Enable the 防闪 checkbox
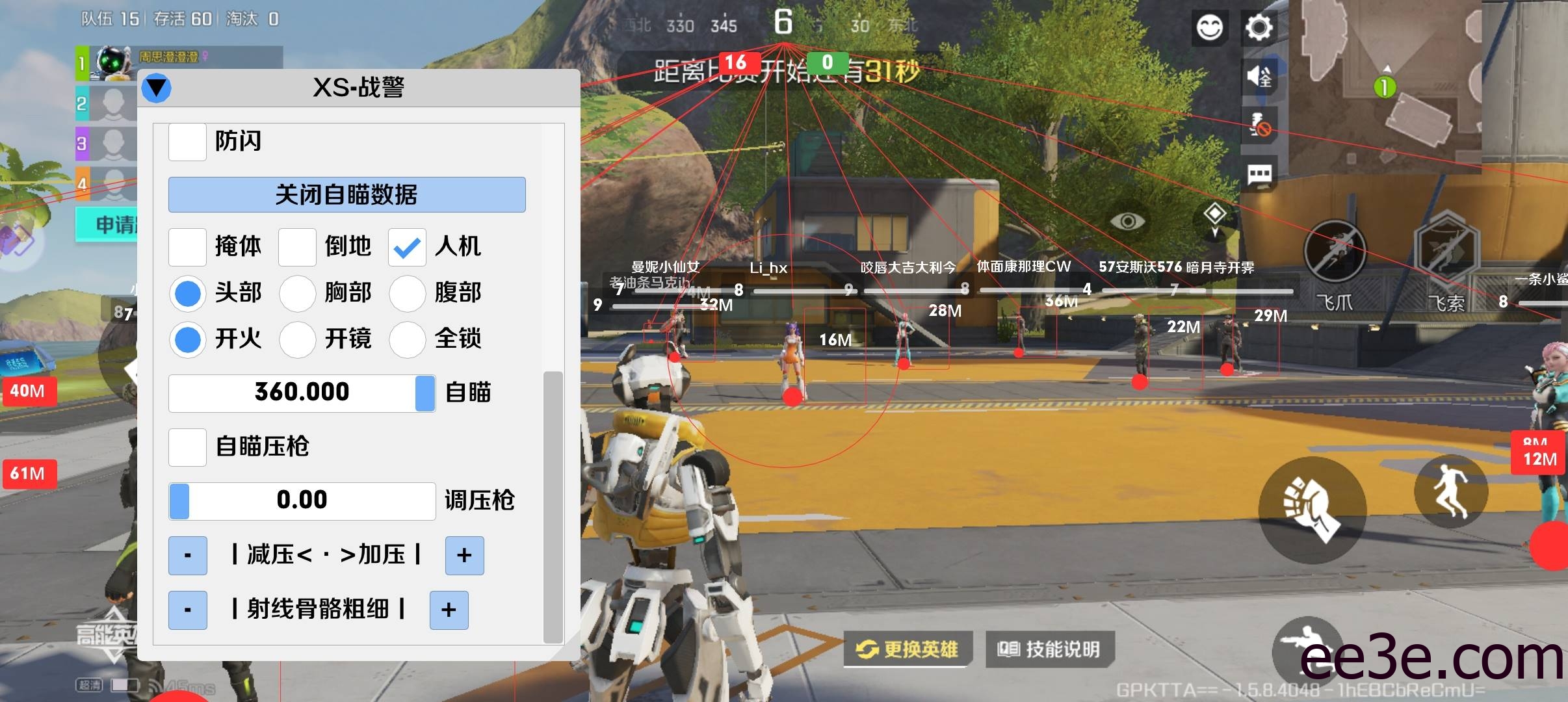 coord(187,142)
